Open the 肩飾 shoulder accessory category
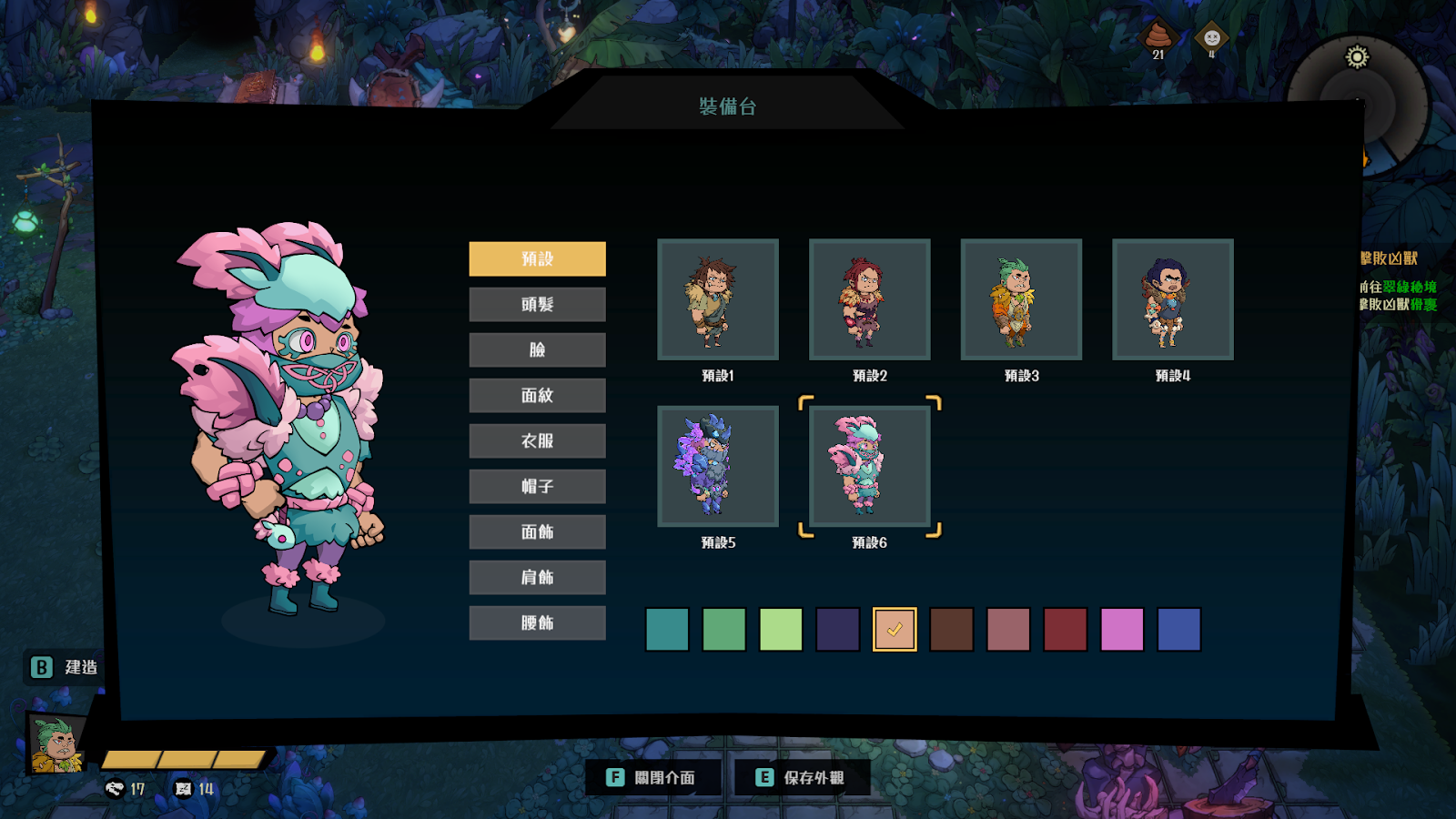This screenshot has height=819, width=1456. coord(537,577)
